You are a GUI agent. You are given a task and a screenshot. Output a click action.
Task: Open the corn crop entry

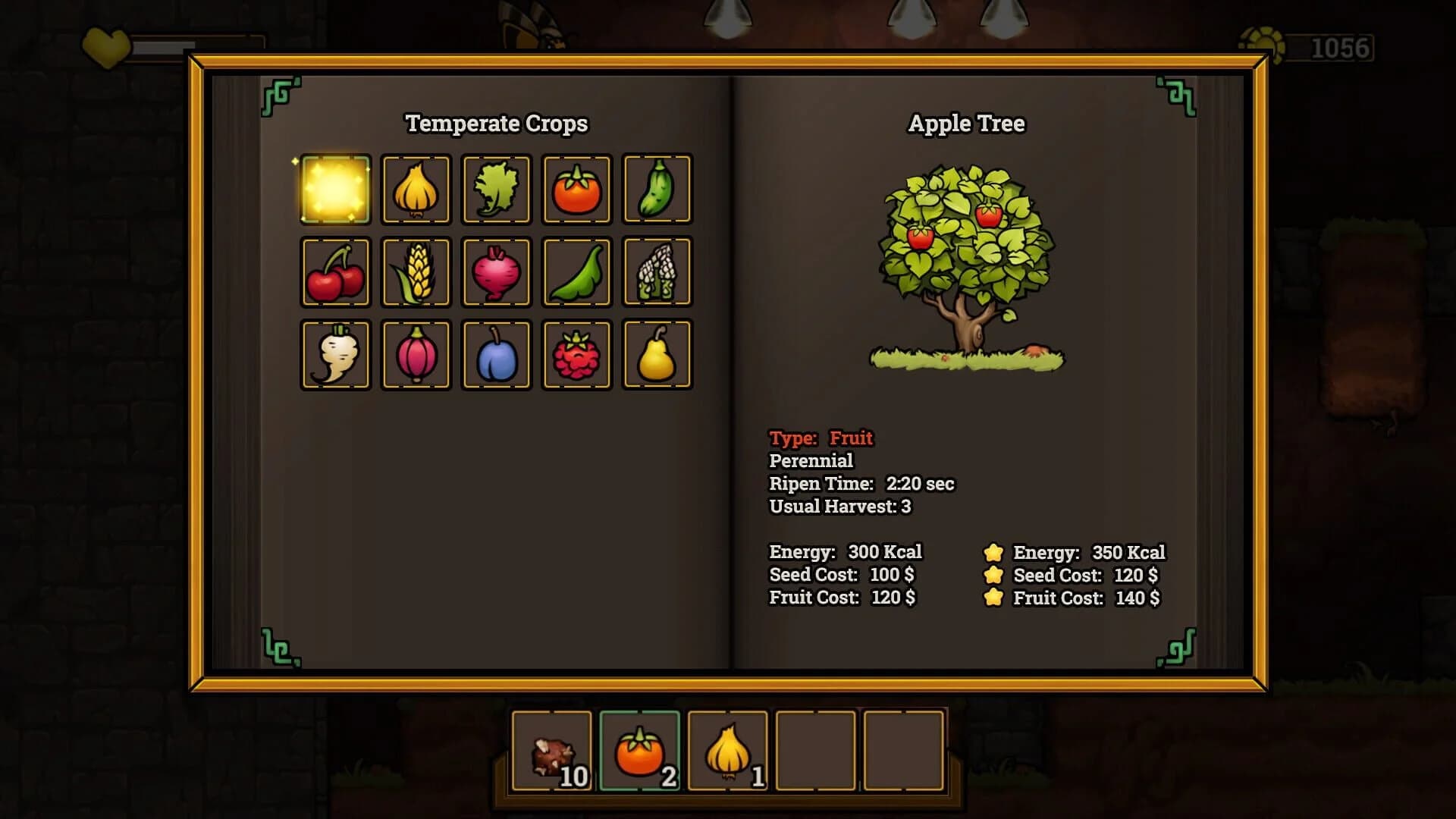tap(416, 271)
